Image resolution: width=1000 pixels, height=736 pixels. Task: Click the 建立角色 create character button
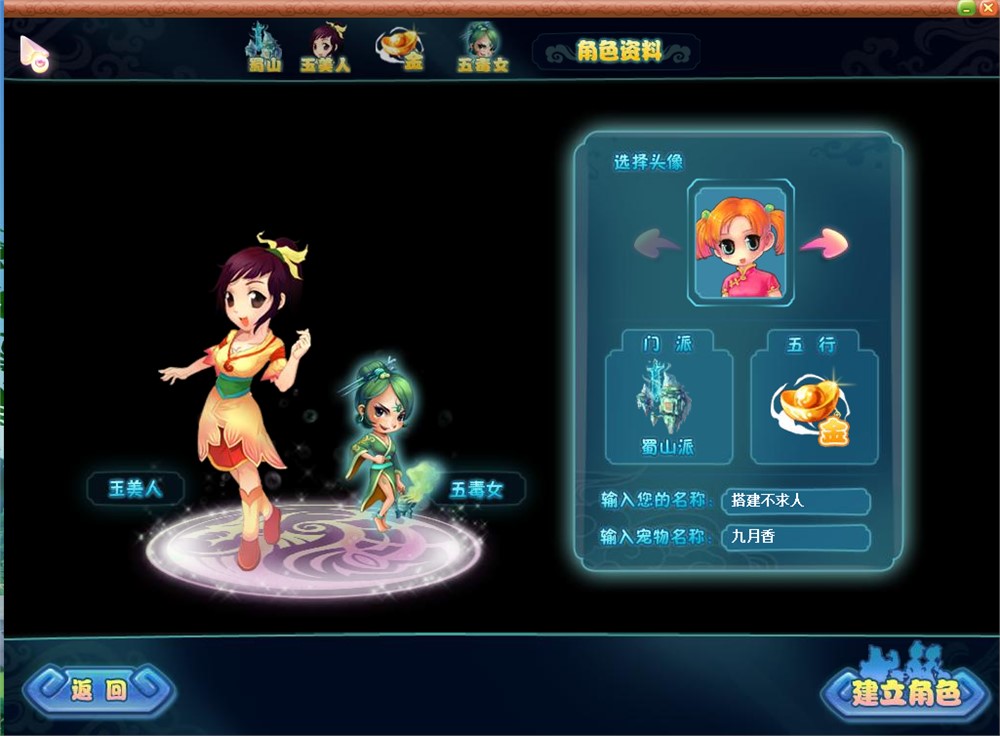(x=905, y=691)
